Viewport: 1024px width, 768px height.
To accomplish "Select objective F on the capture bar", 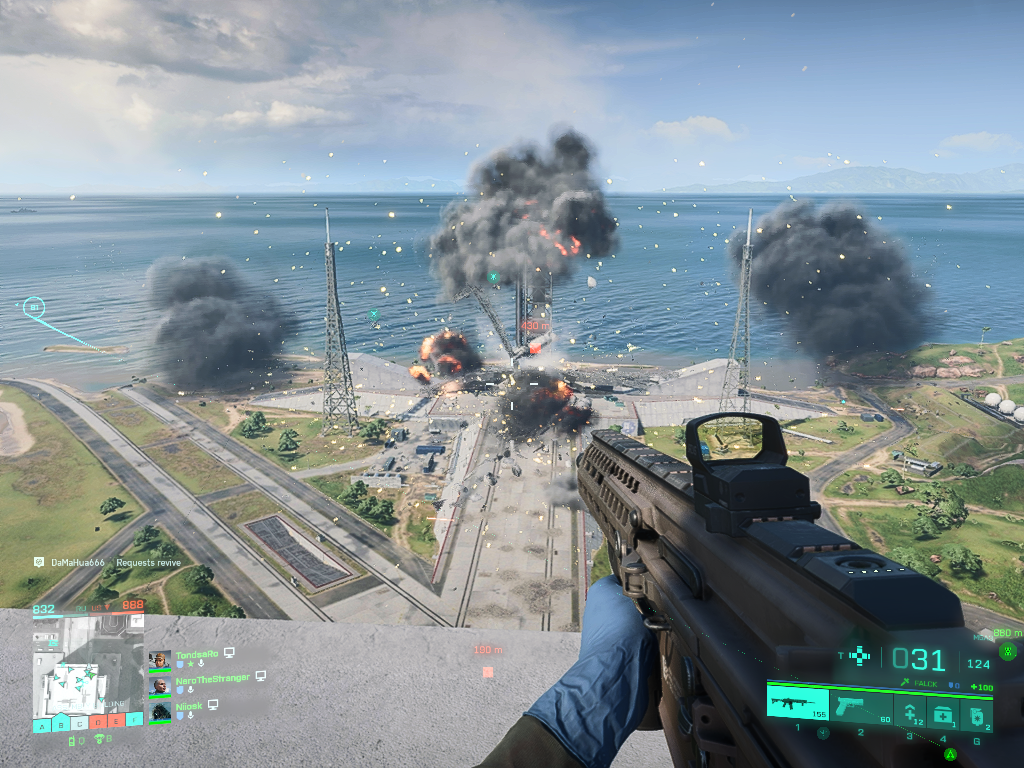I will click(134, 722).
